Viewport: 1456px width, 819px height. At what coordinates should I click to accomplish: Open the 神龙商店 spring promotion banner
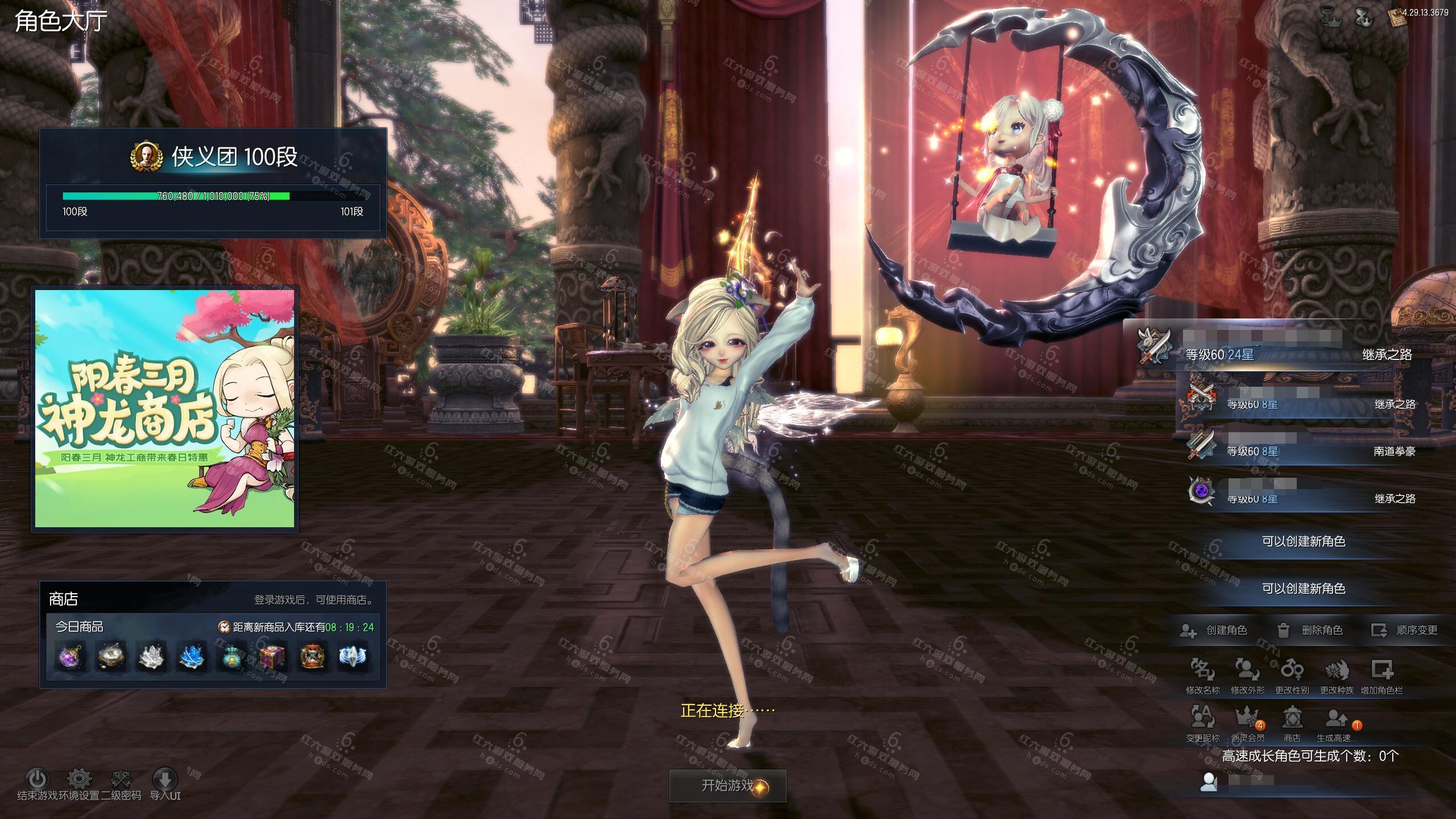(165, 408)
